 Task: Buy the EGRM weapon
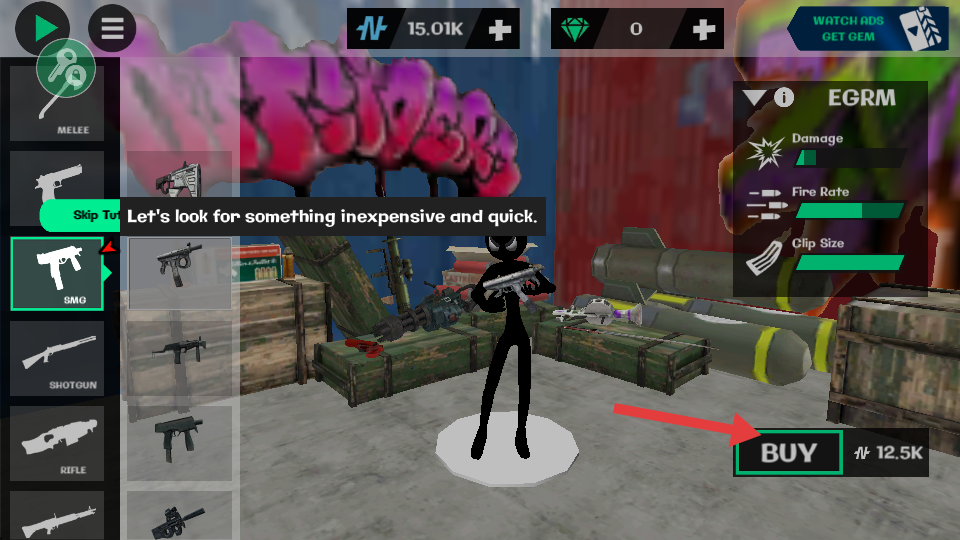[789, 453]
